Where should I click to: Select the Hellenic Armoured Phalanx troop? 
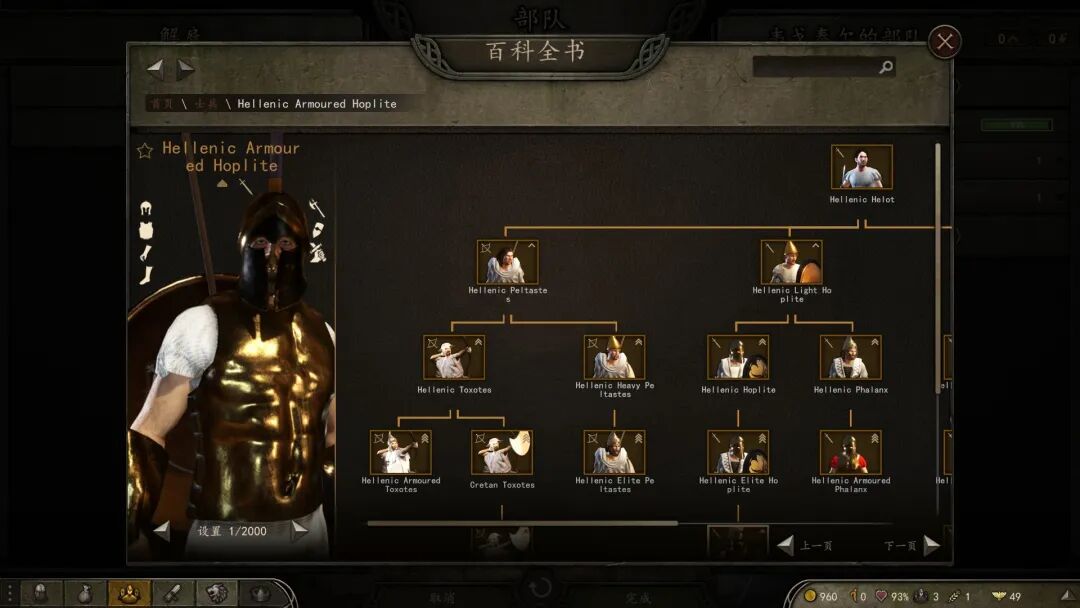click(x=850, y=452)
